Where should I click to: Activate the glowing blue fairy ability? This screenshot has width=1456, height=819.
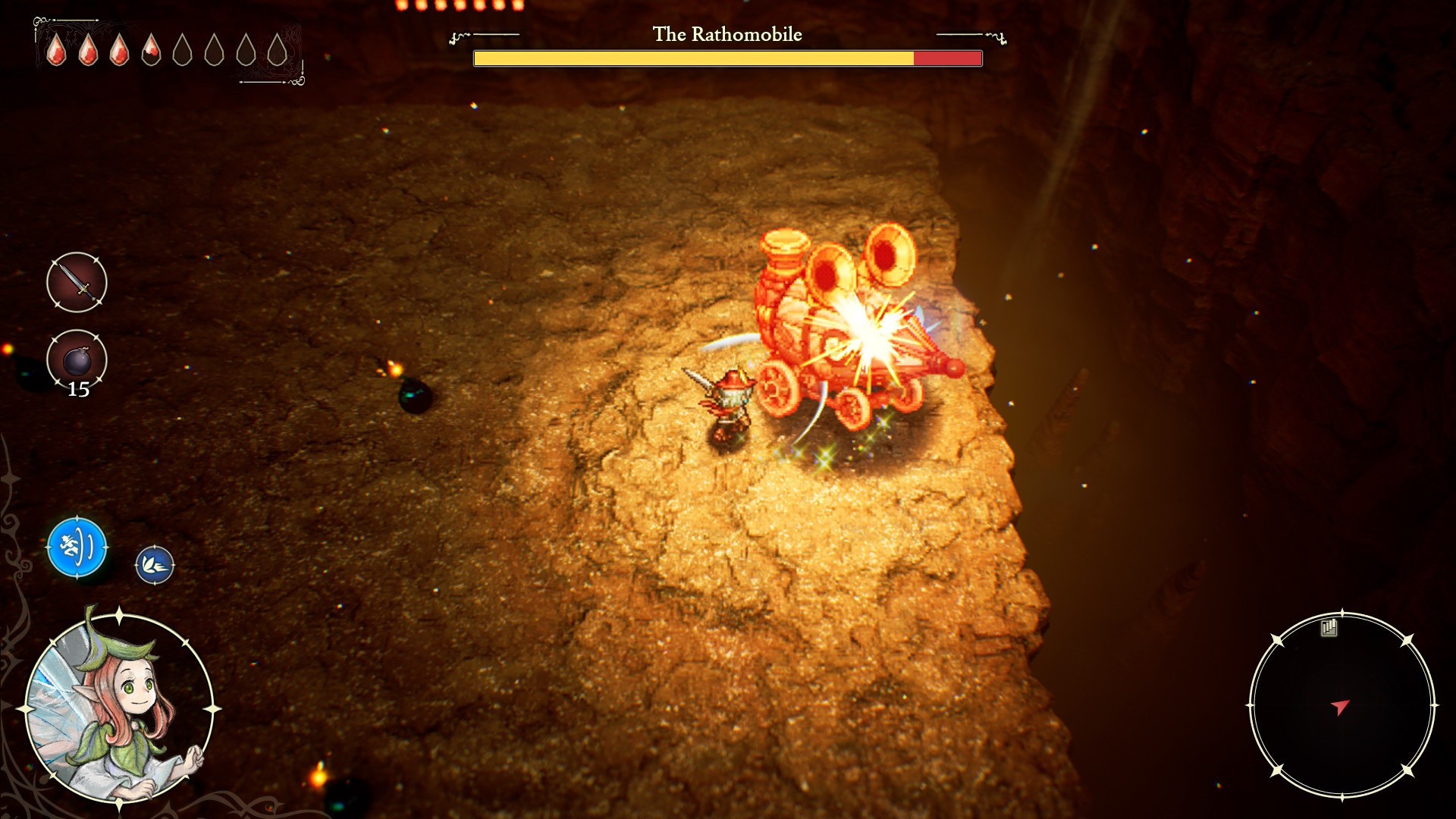[x=77, y=547]
